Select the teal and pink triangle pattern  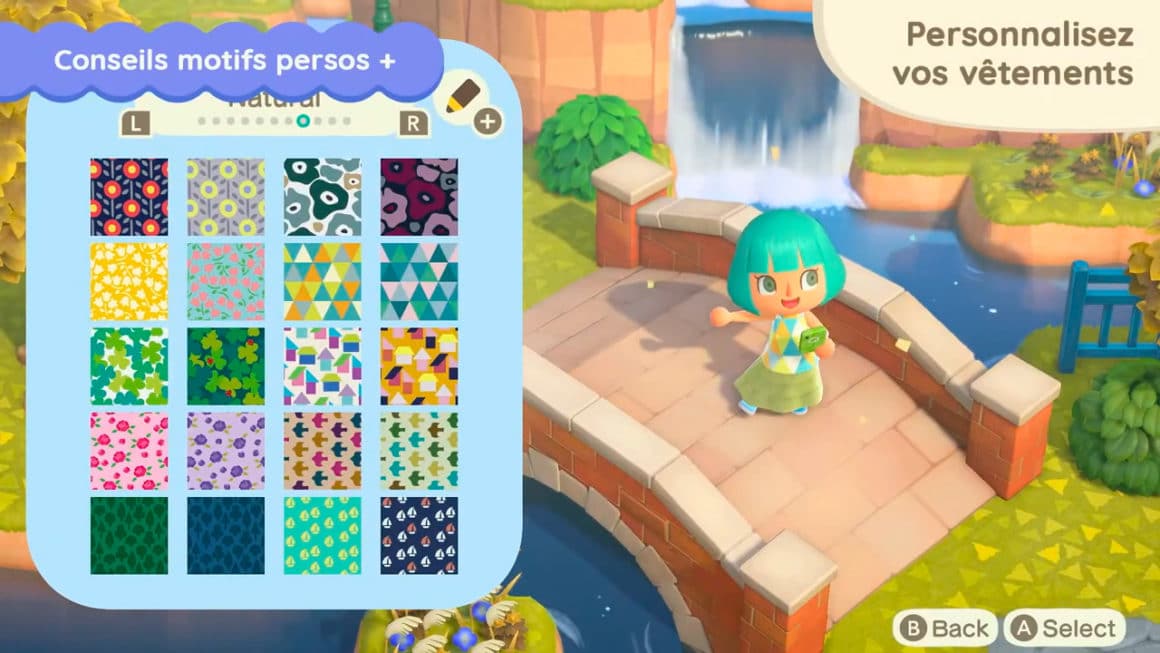tap(419, 282)
